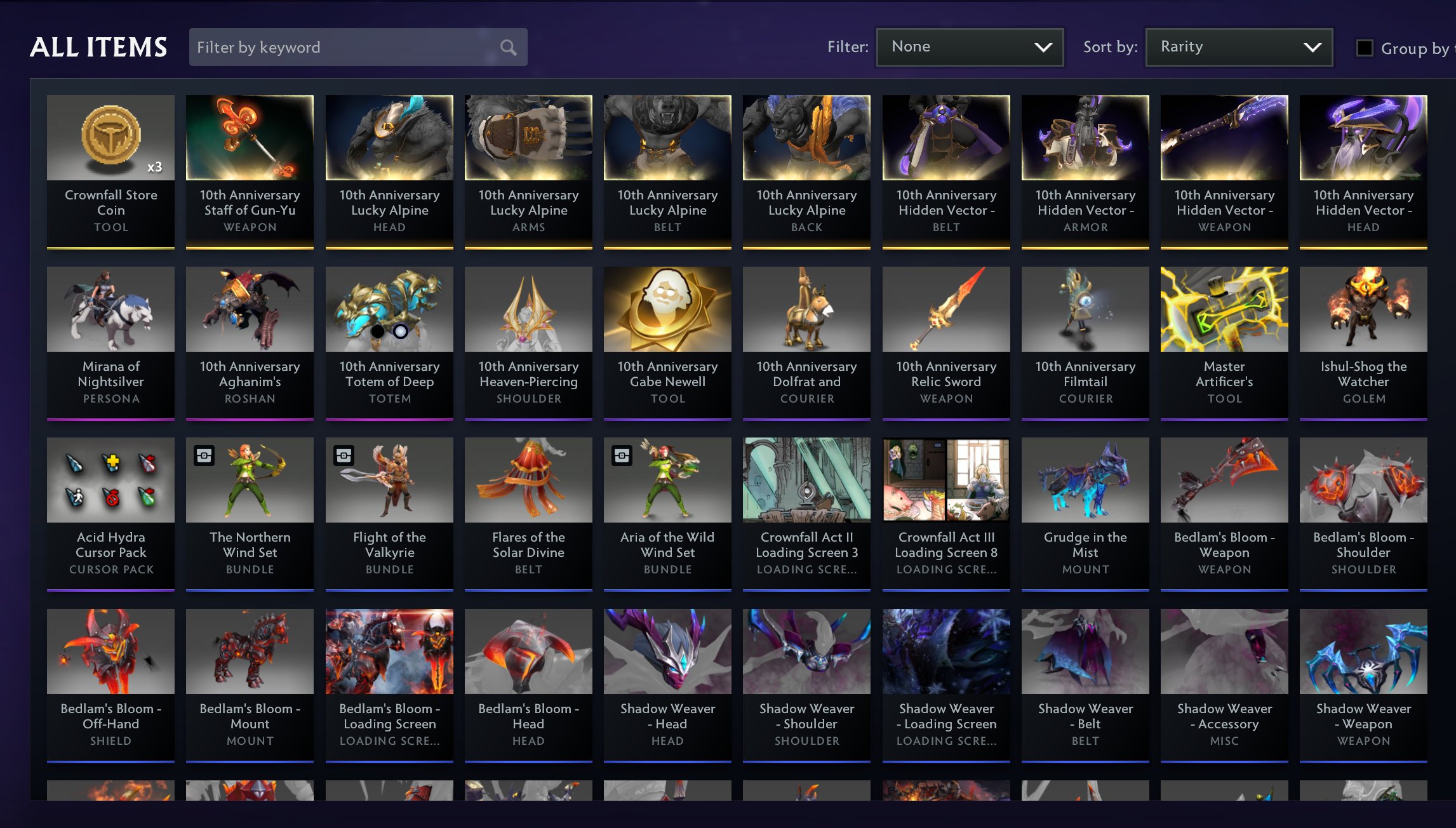This screenshot has height=828, width=1456.
Task: Open the Filter dropdown set to None
Action: (x=970, y=46)
